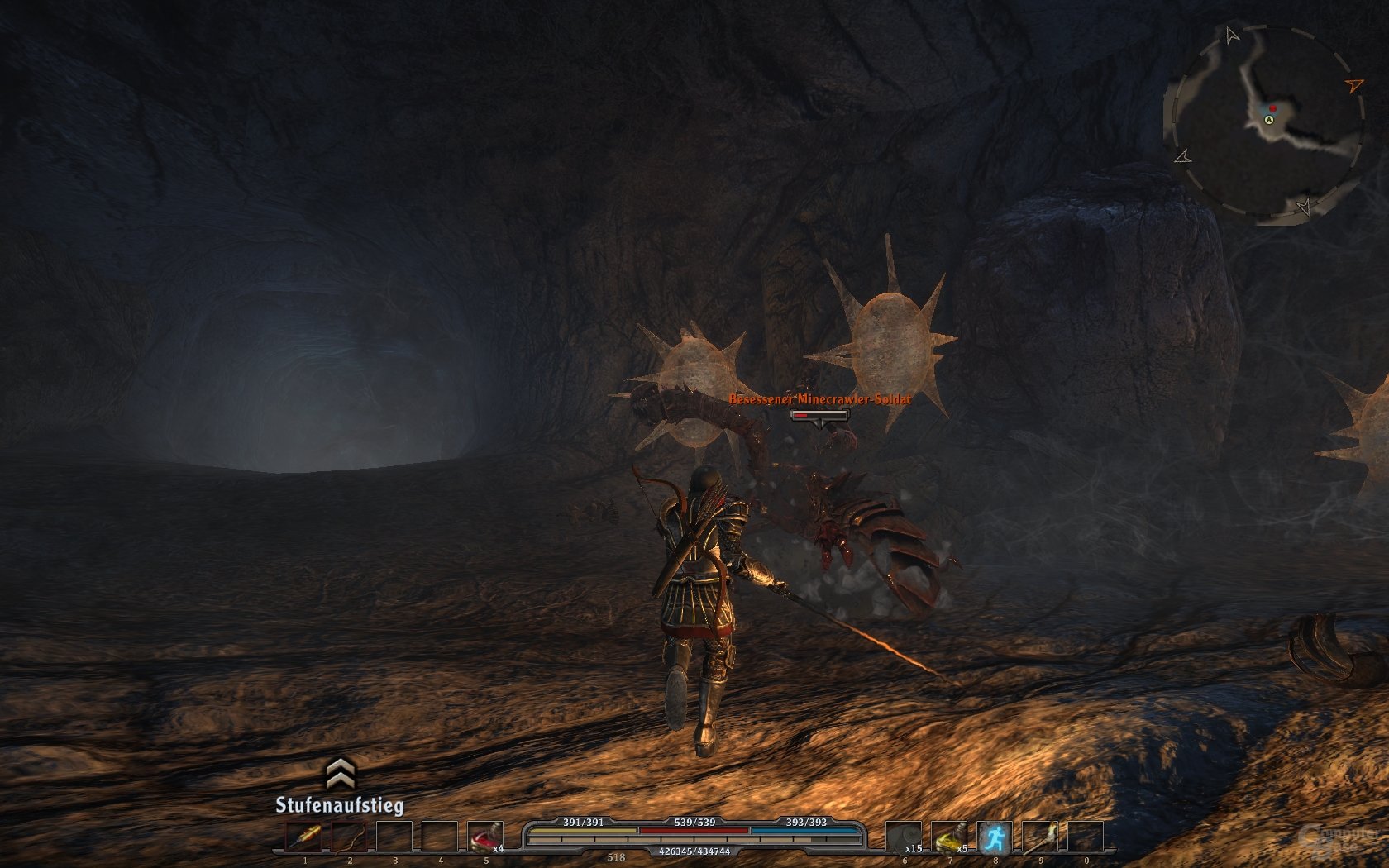Use the red health potion with x4
This screenshot has width=1389, height=868.
click(x=484, y=837)
